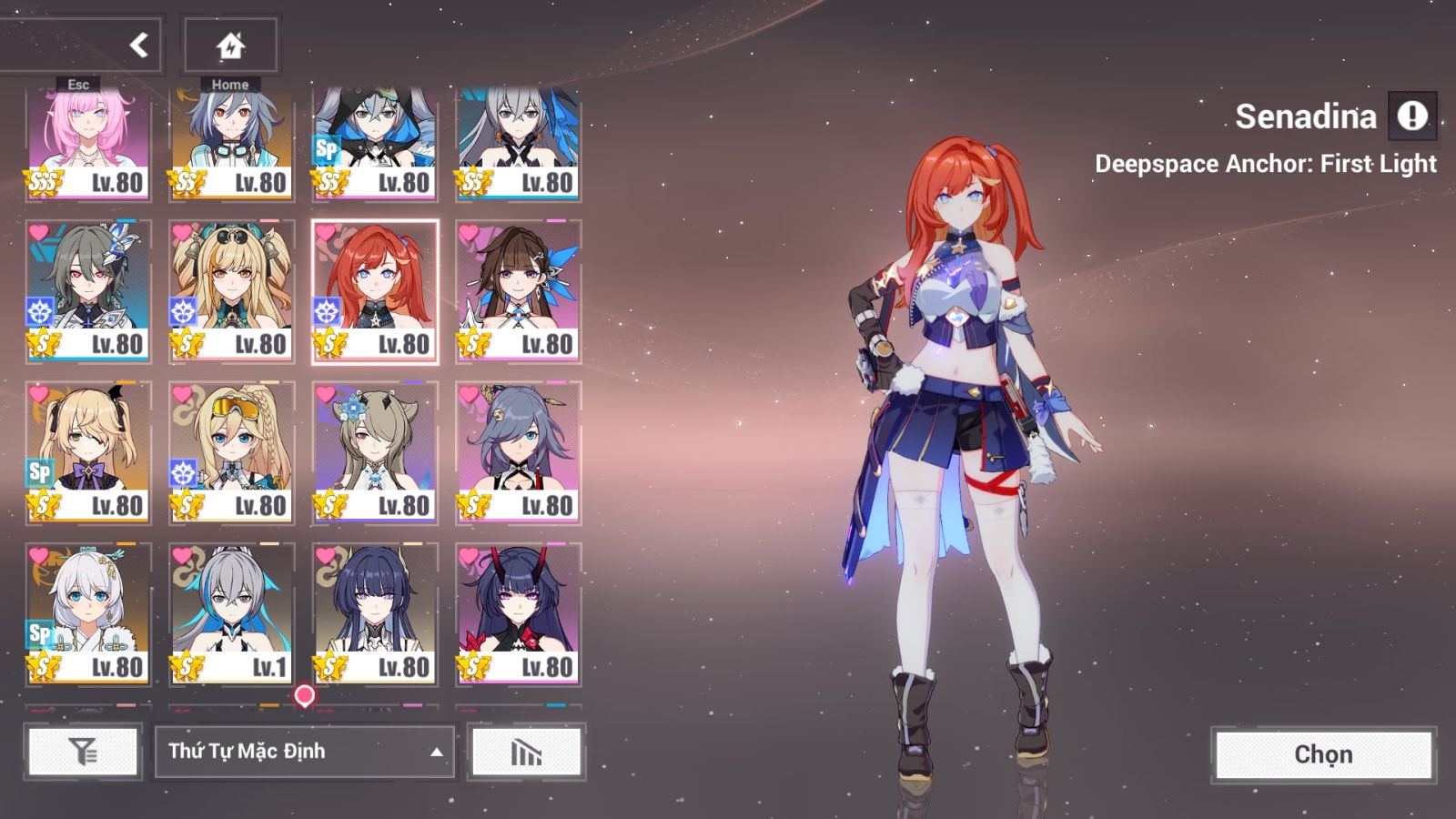Open Senadina's notice via the exclamation icon
Image resolution: width=1456 pixels, height=819 pixels.
tap(1412, 116)
